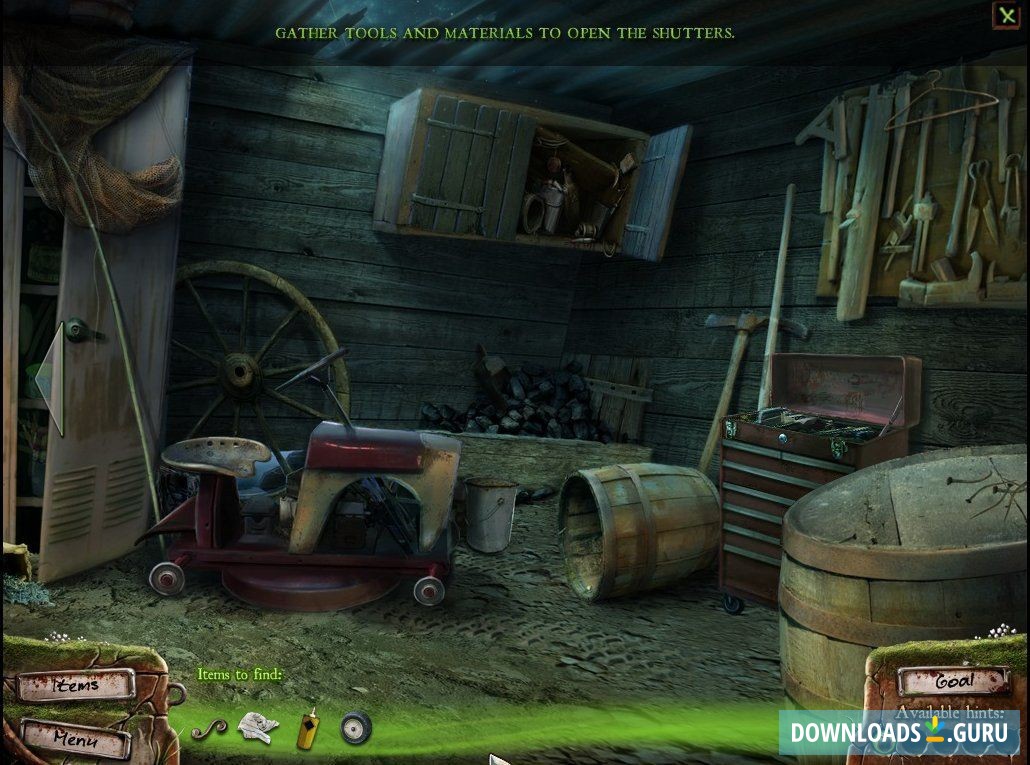Viewport: 1030px width, 765px height.
Task: Select the white rag item to find
Action: click(258, 728)
